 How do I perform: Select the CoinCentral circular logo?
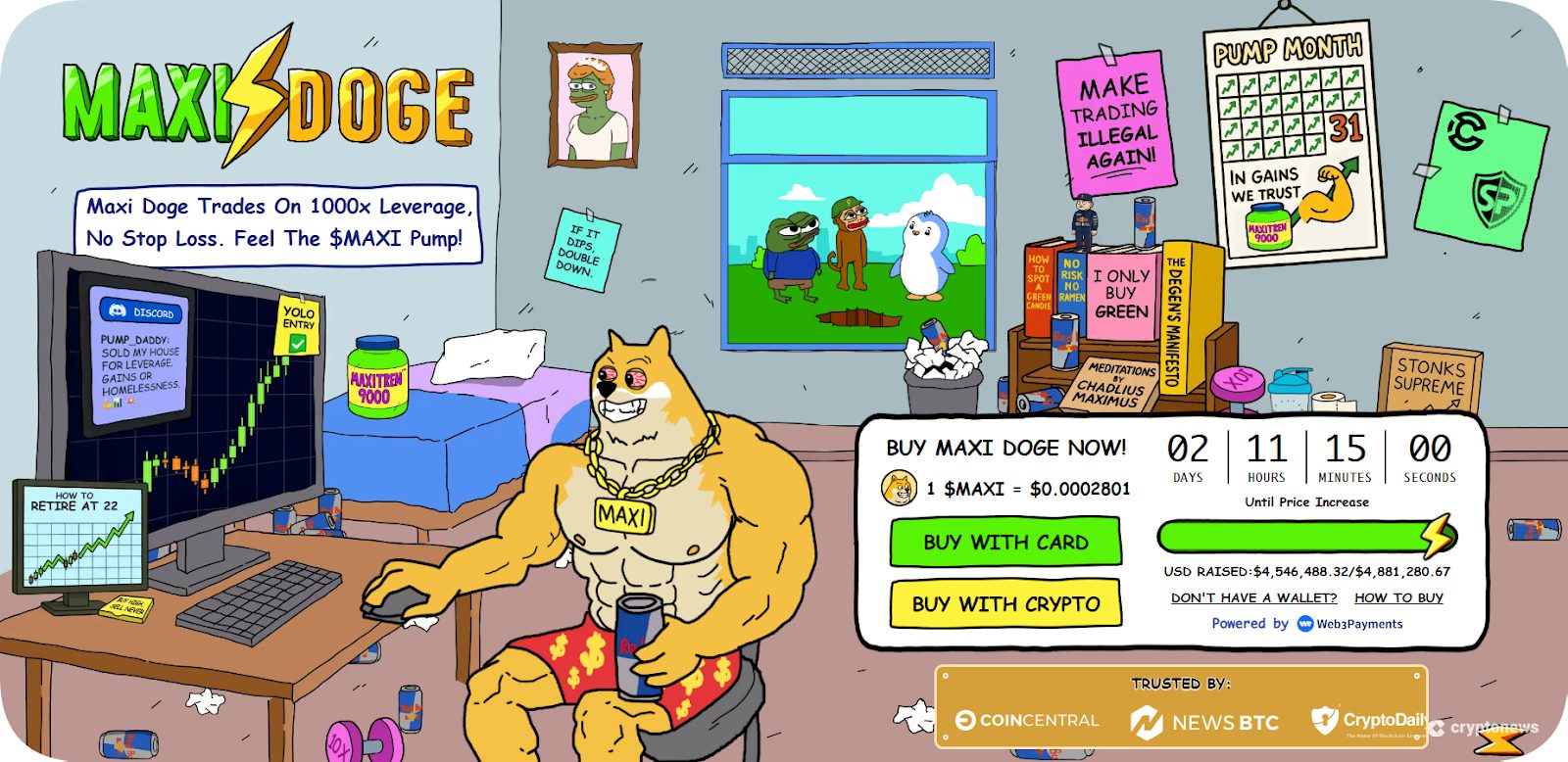968,721
